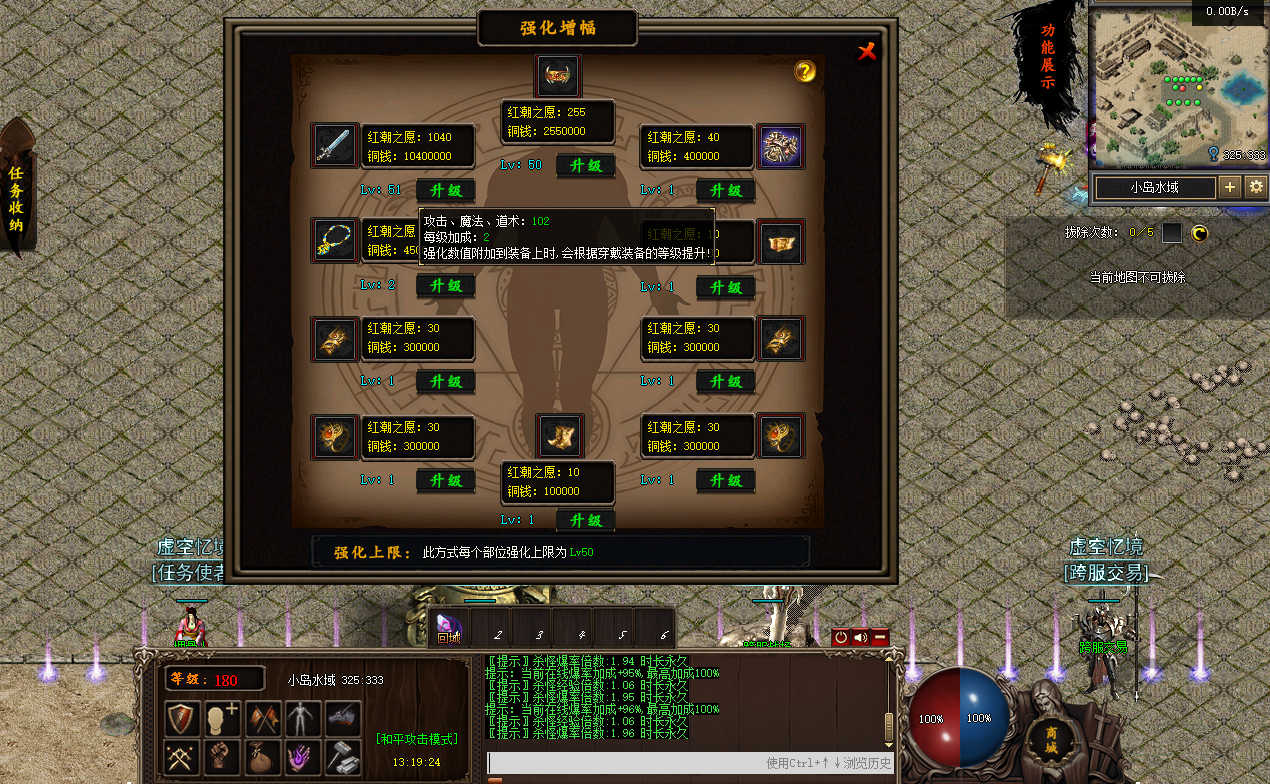Click the plus button beside 小岛水域
This screenshot has height=784, width=1270.
tap(1230, 187)
